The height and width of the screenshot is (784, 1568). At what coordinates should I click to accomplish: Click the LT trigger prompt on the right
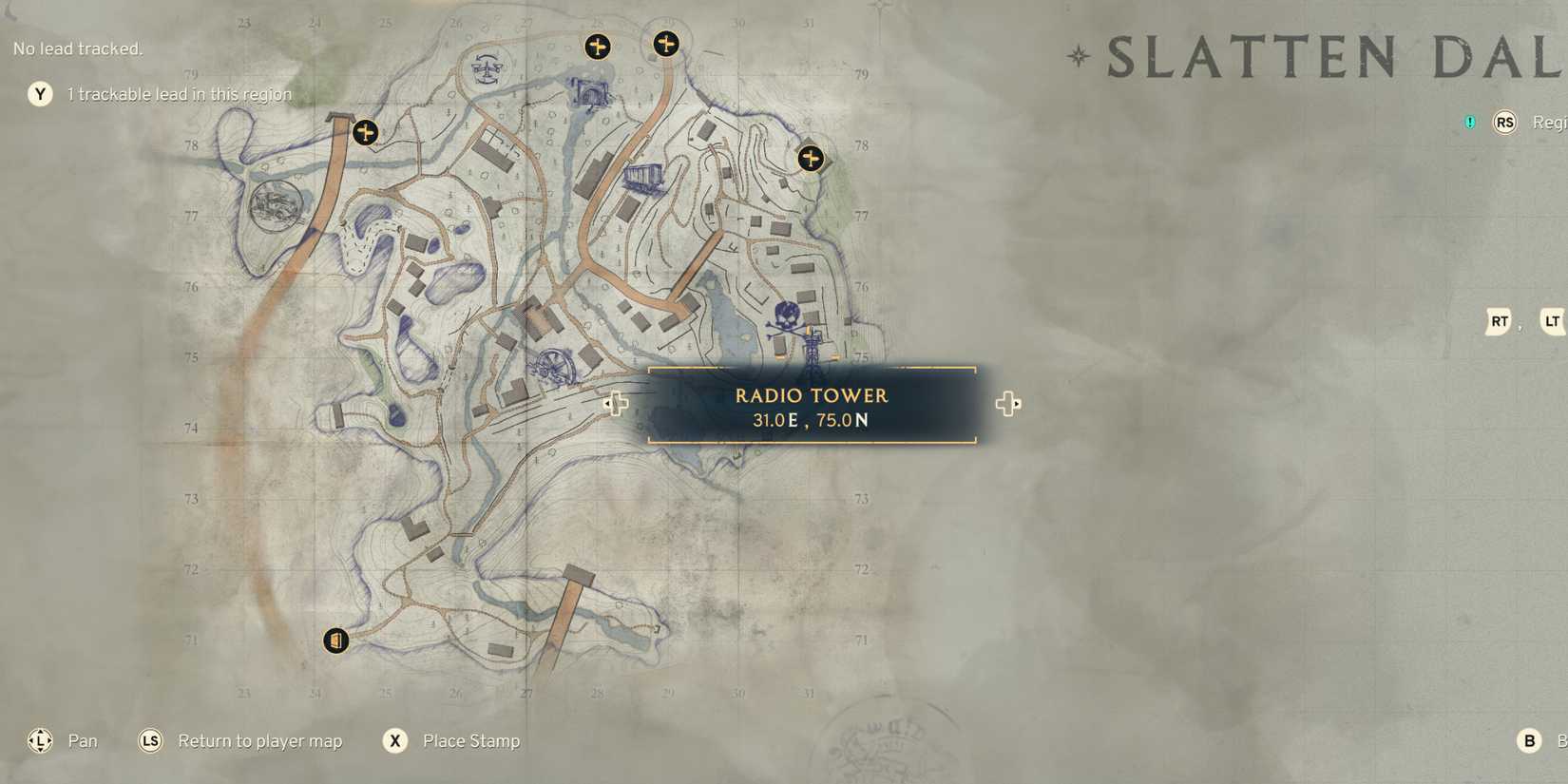point(1553,322)
